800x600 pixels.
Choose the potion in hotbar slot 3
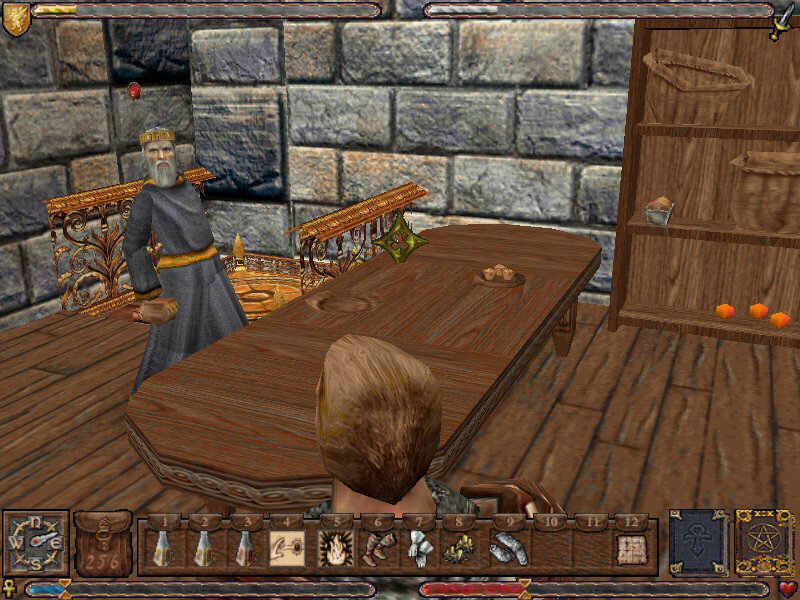coord(243,548)
